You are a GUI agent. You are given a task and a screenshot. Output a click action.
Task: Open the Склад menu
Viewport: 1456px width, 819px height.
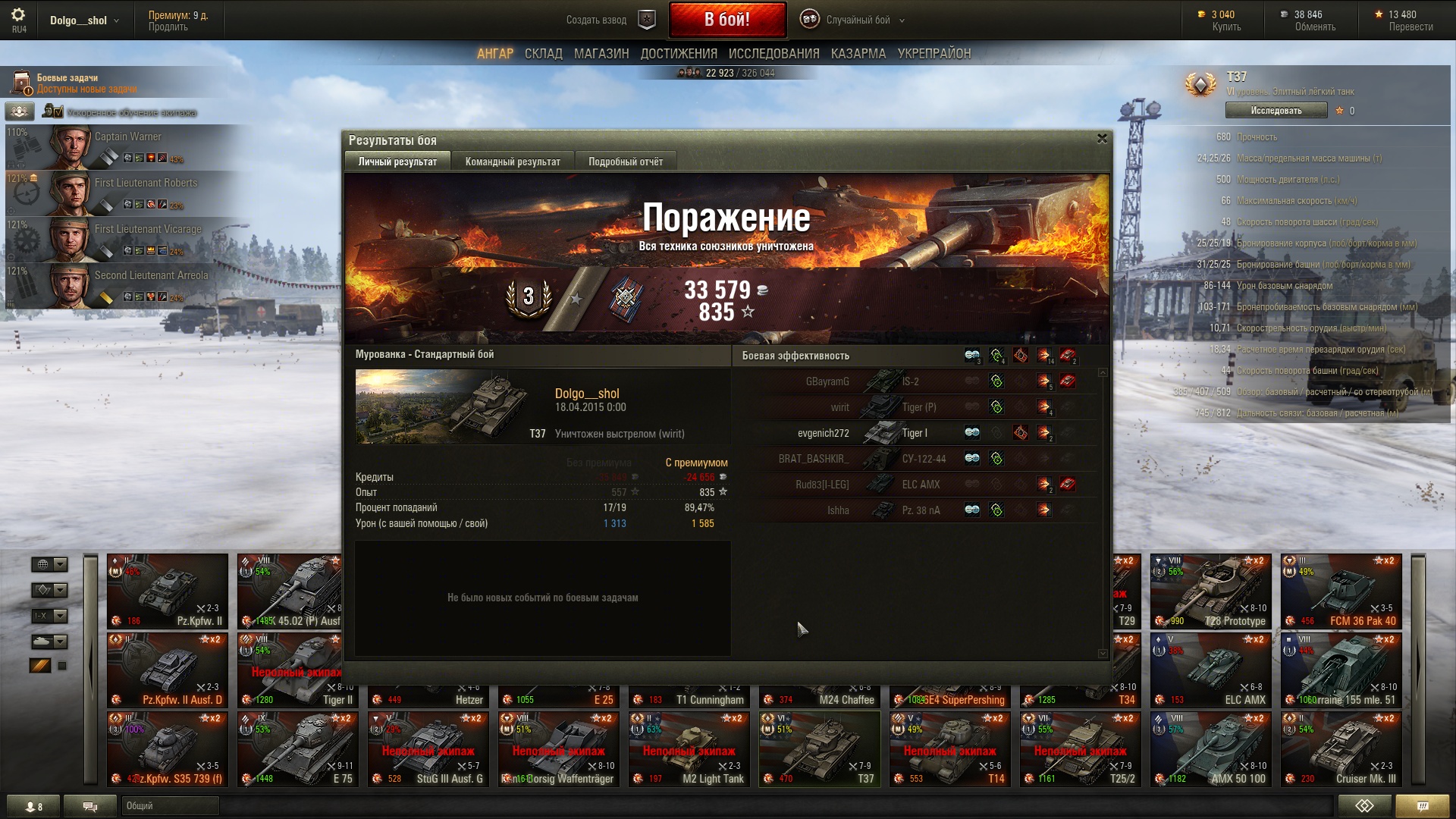tap(543, 54)
